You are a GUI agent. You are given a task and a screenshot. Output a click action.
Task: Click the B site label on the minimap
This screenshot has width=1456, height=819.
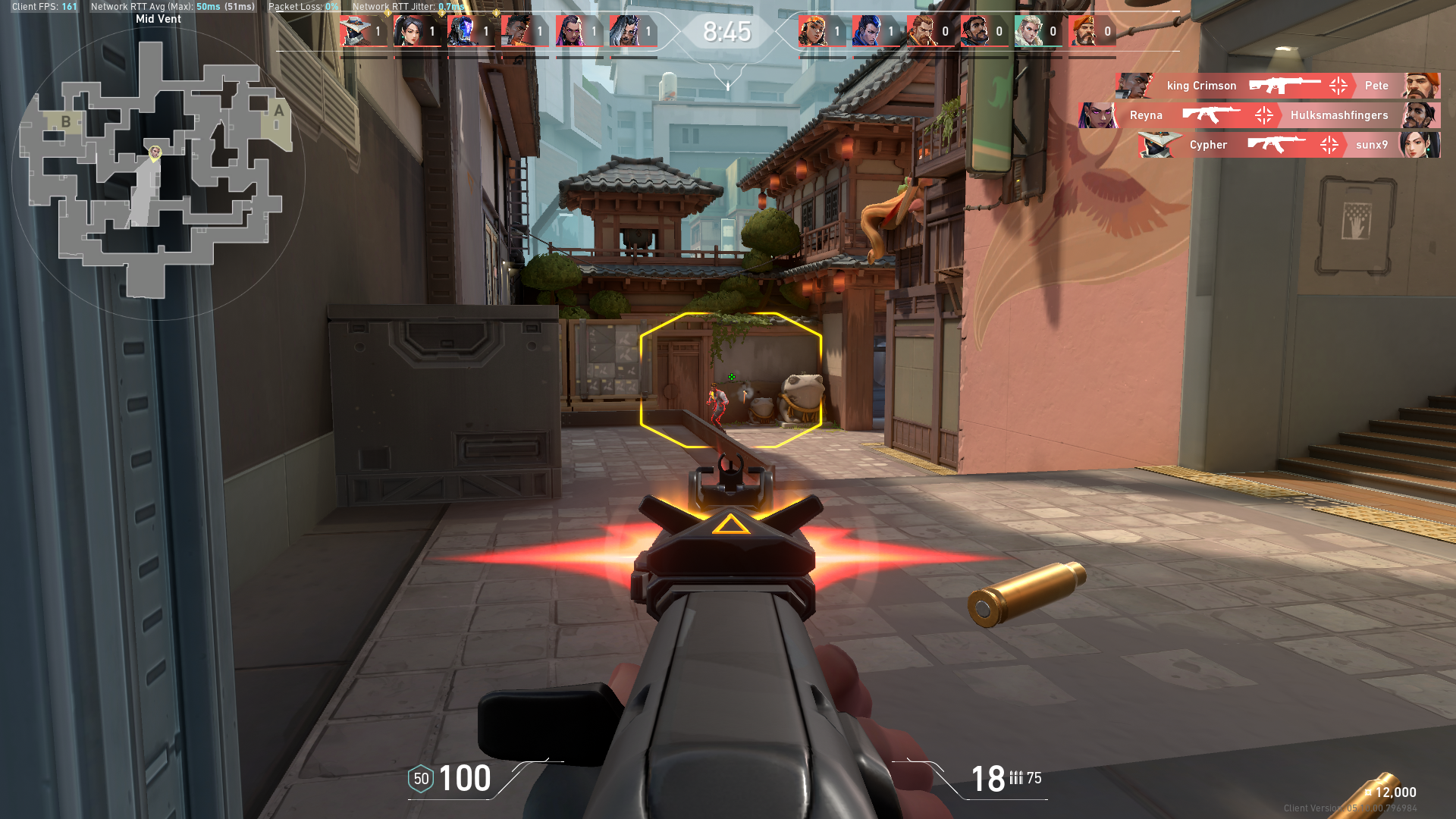pyautogui.click(x=67, y=122)
